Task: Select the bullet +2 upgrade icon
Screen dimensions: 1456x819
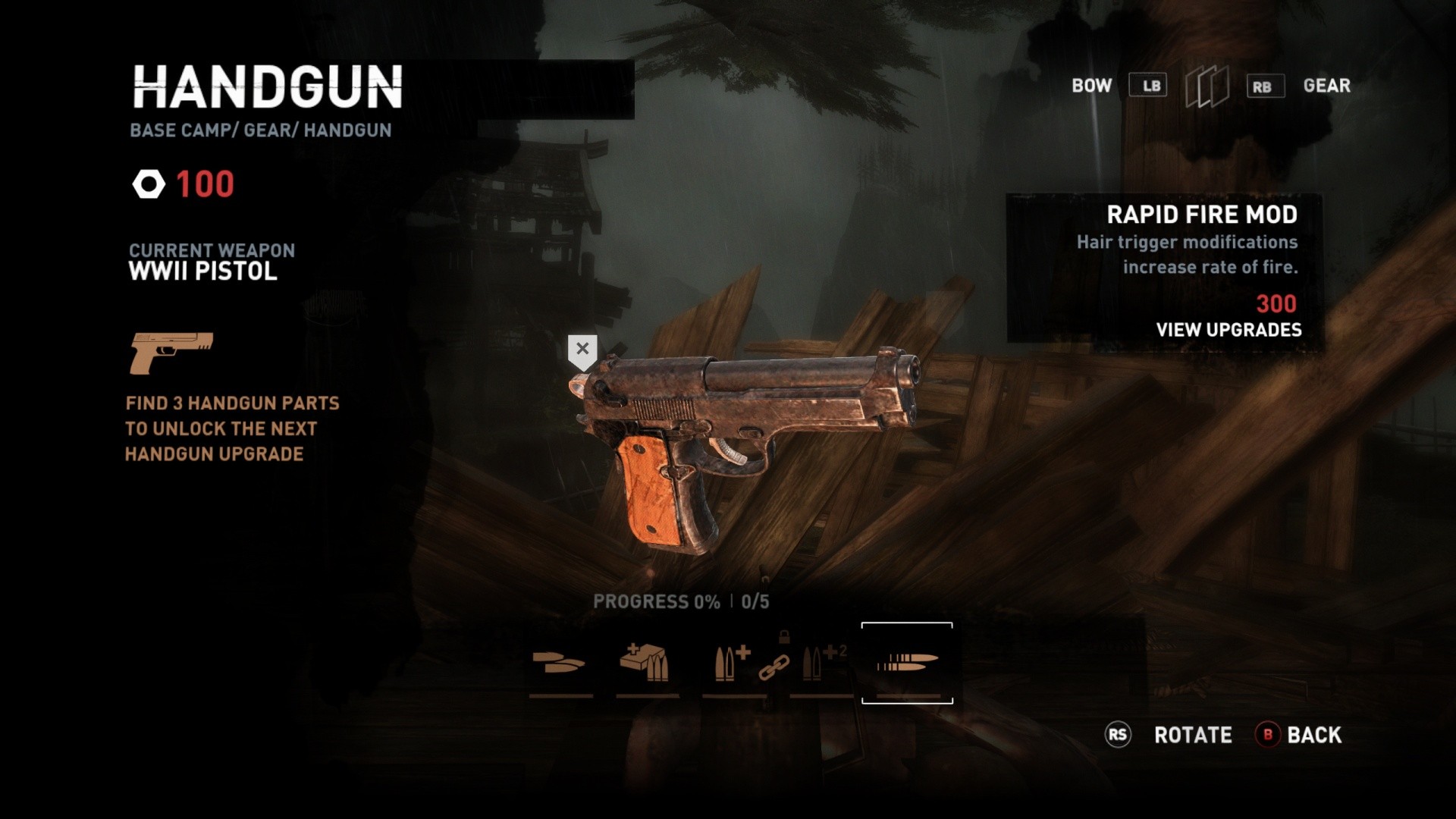Action: tap(821, 661)
